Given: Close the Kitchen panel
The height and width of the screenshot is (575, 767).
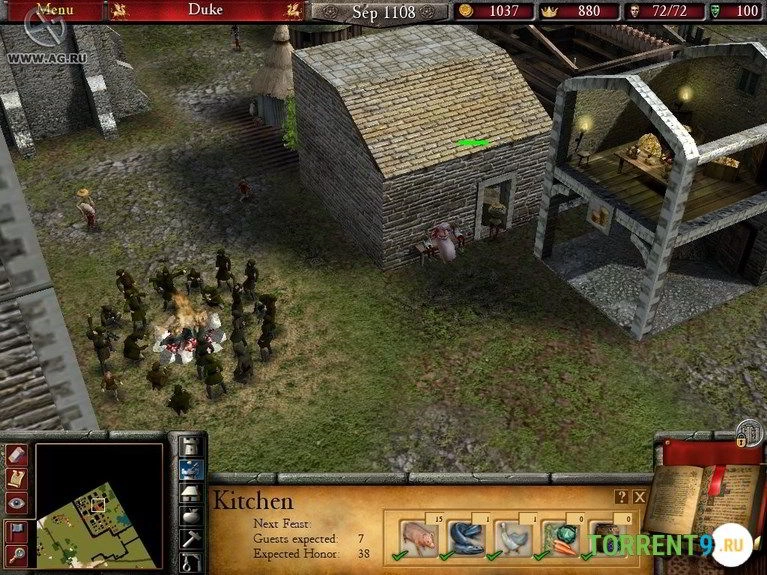Looking at the screenshot, I should [x=640, y=496].
